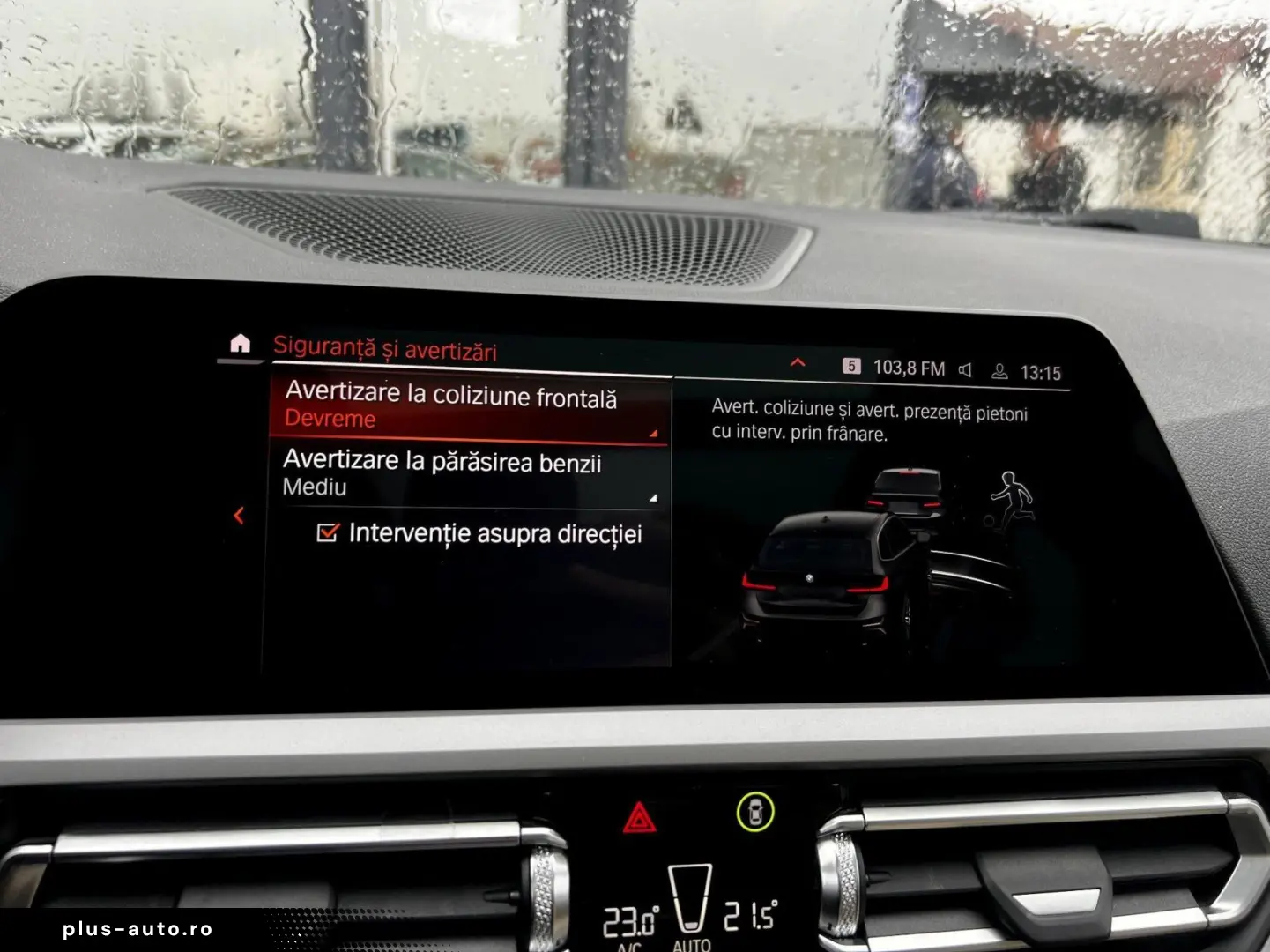The height and width of the screenshot is (952, 1270).
Task: Click radio preset number 5 icon
Action: [x=852, y=363]
